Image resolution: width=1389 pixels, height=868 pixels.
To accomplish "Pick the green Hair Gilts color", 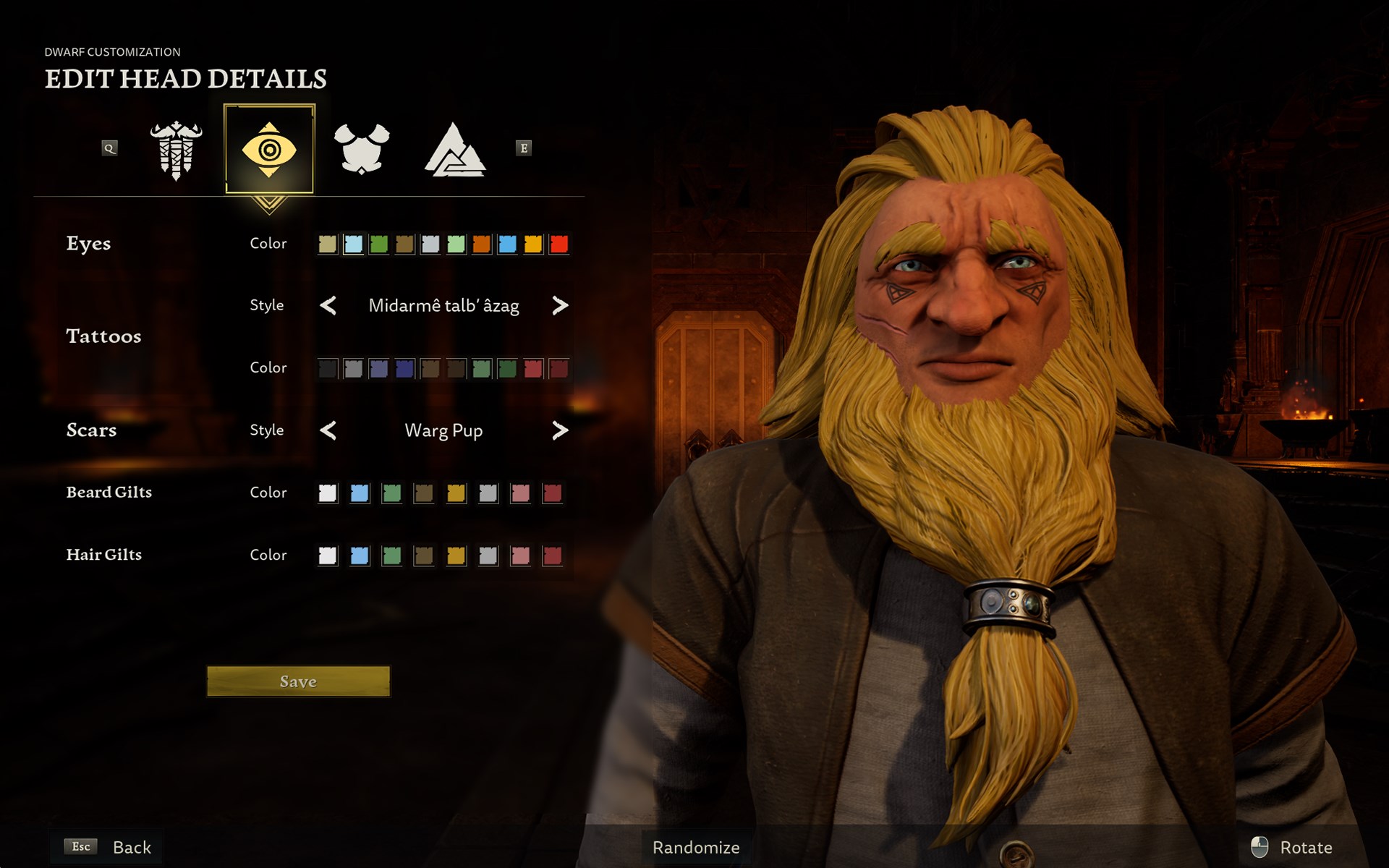I will coord(391,556).
